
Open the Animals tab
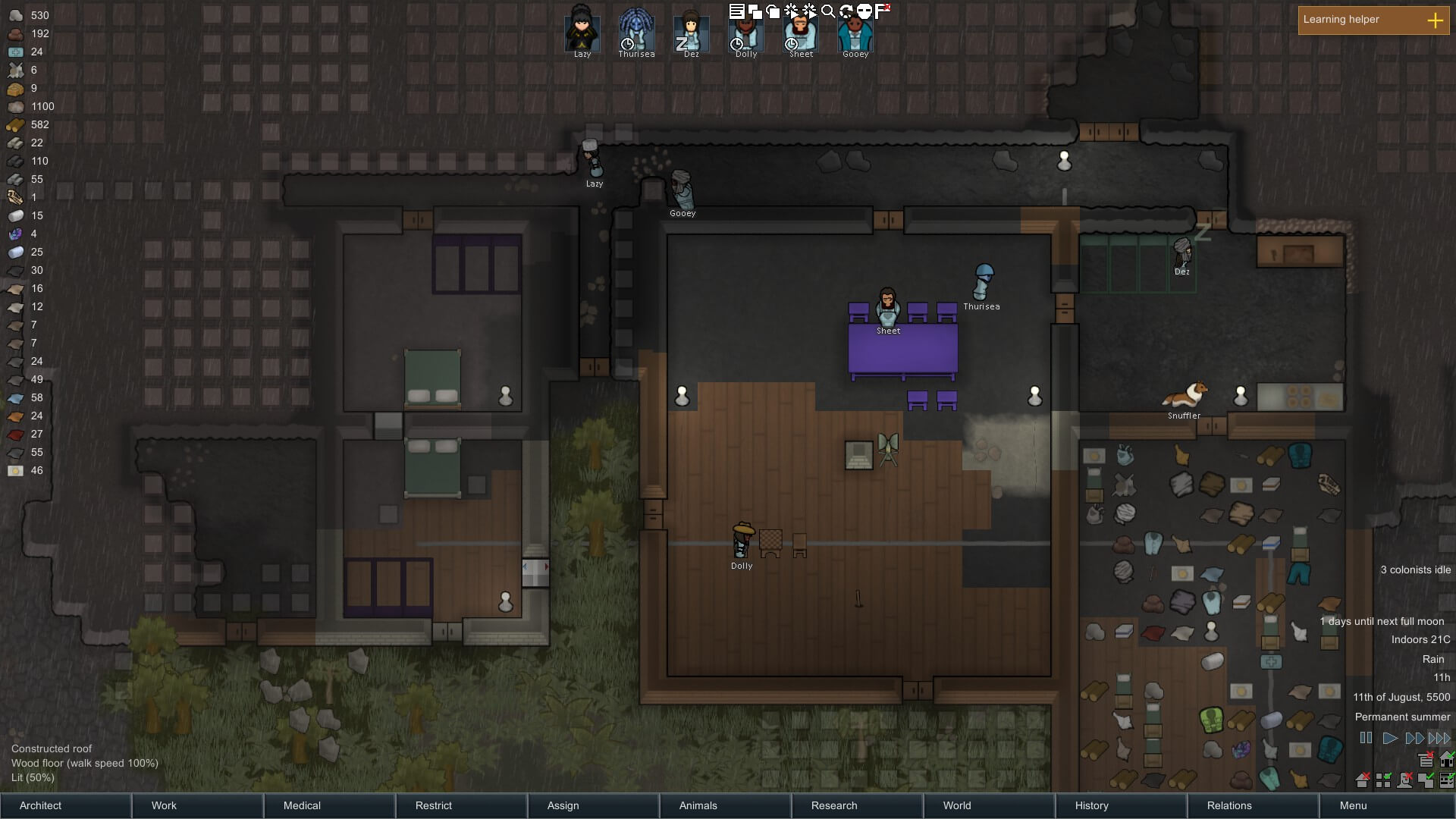[725, 805]
